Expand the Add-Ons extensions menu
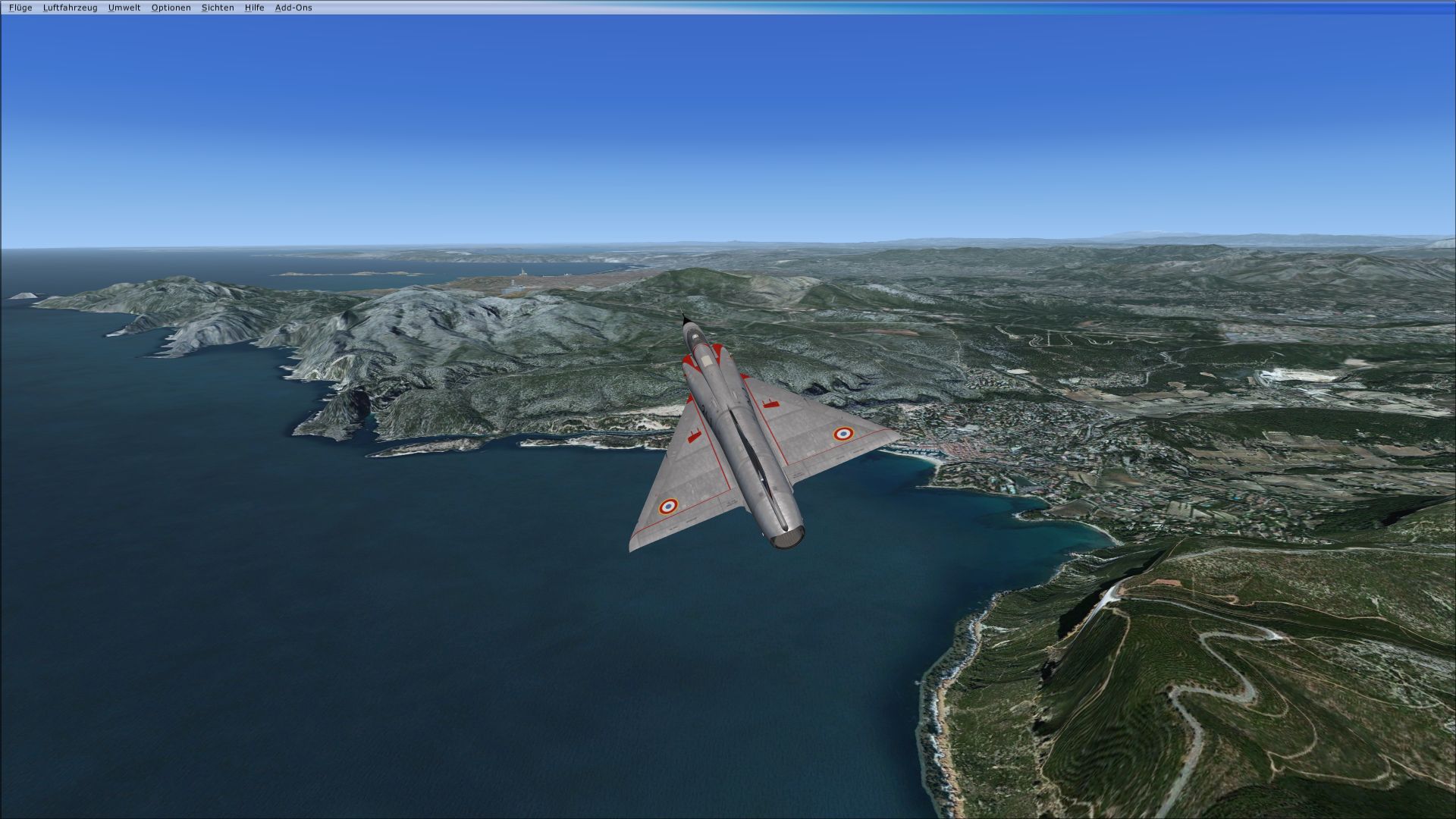Image resolution: width=1456 pixels, height=819 pixels. tap(293, 8)
